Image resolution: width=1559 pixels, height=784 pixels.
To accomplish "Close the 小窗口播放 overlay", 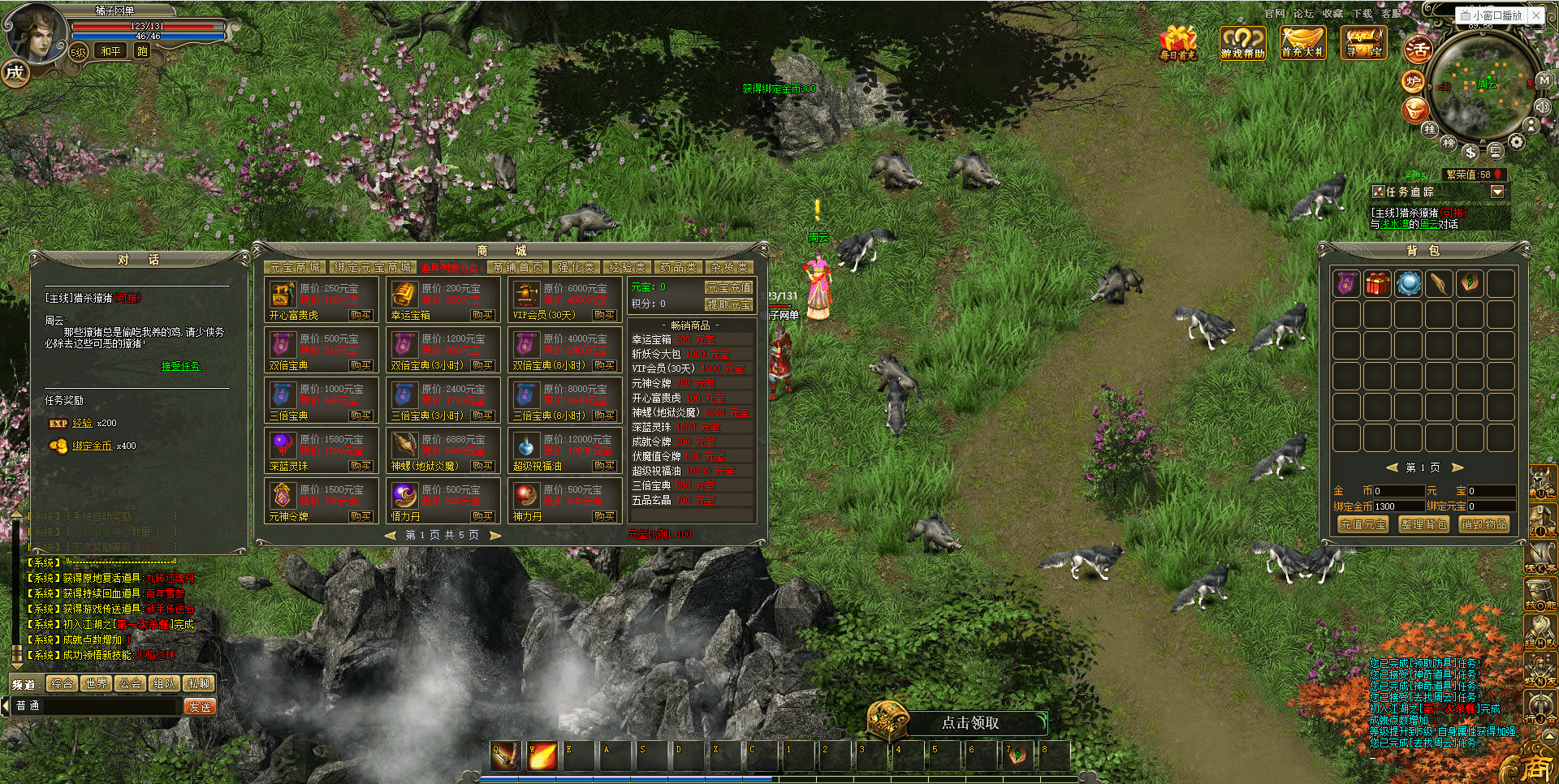I will pyautogui.click(x=1536, y=15).
